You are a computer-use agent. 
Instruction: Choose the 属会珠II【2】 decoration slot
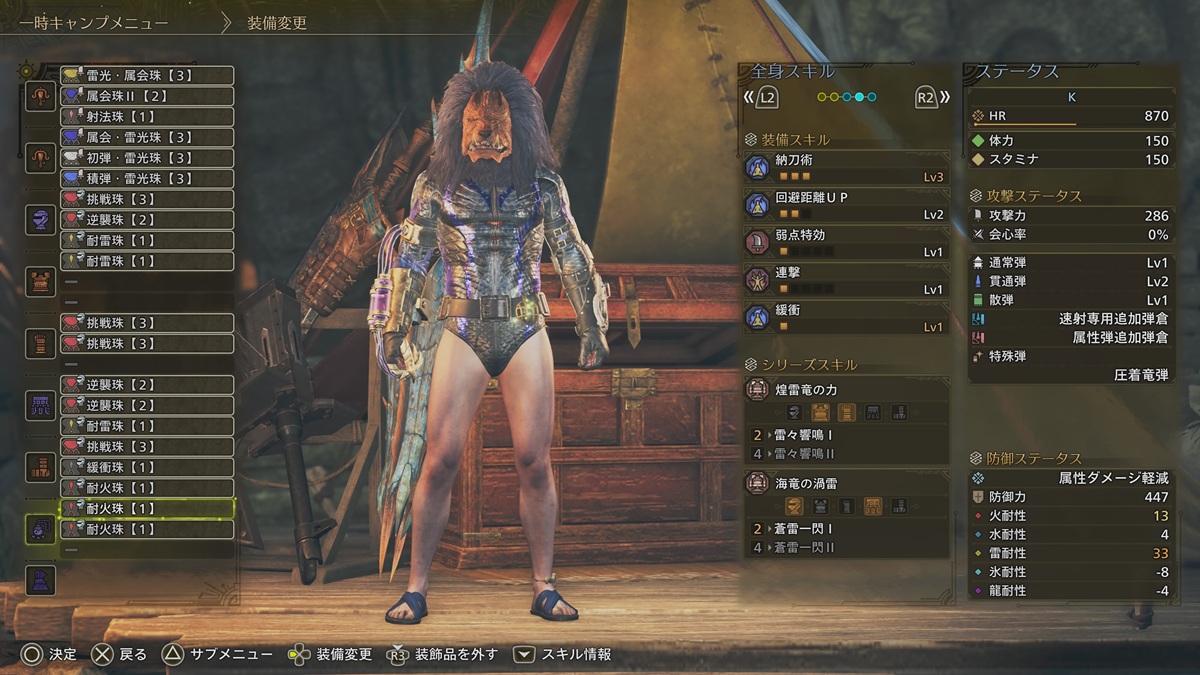point(147,96)
